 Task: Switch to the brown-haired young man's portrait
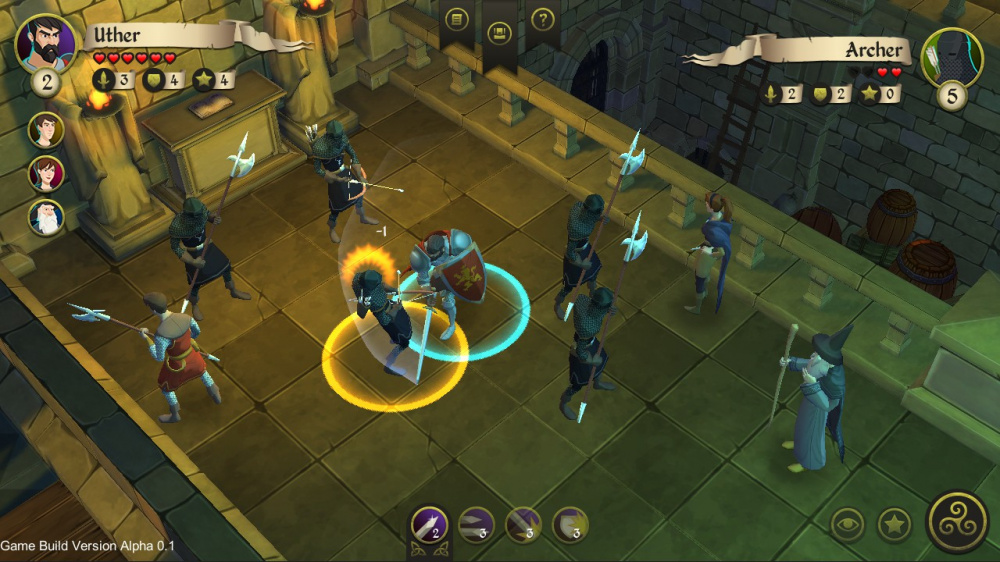pyautogui.click(x=46, y=130)
